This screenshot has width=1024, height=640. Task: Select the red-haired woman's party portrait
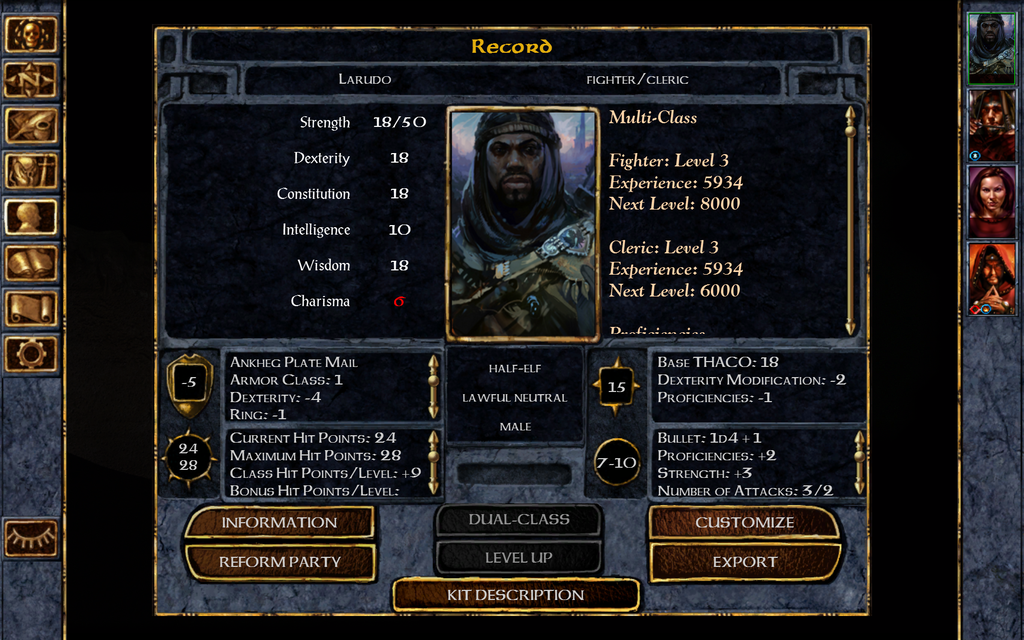(x=991, y=201)
